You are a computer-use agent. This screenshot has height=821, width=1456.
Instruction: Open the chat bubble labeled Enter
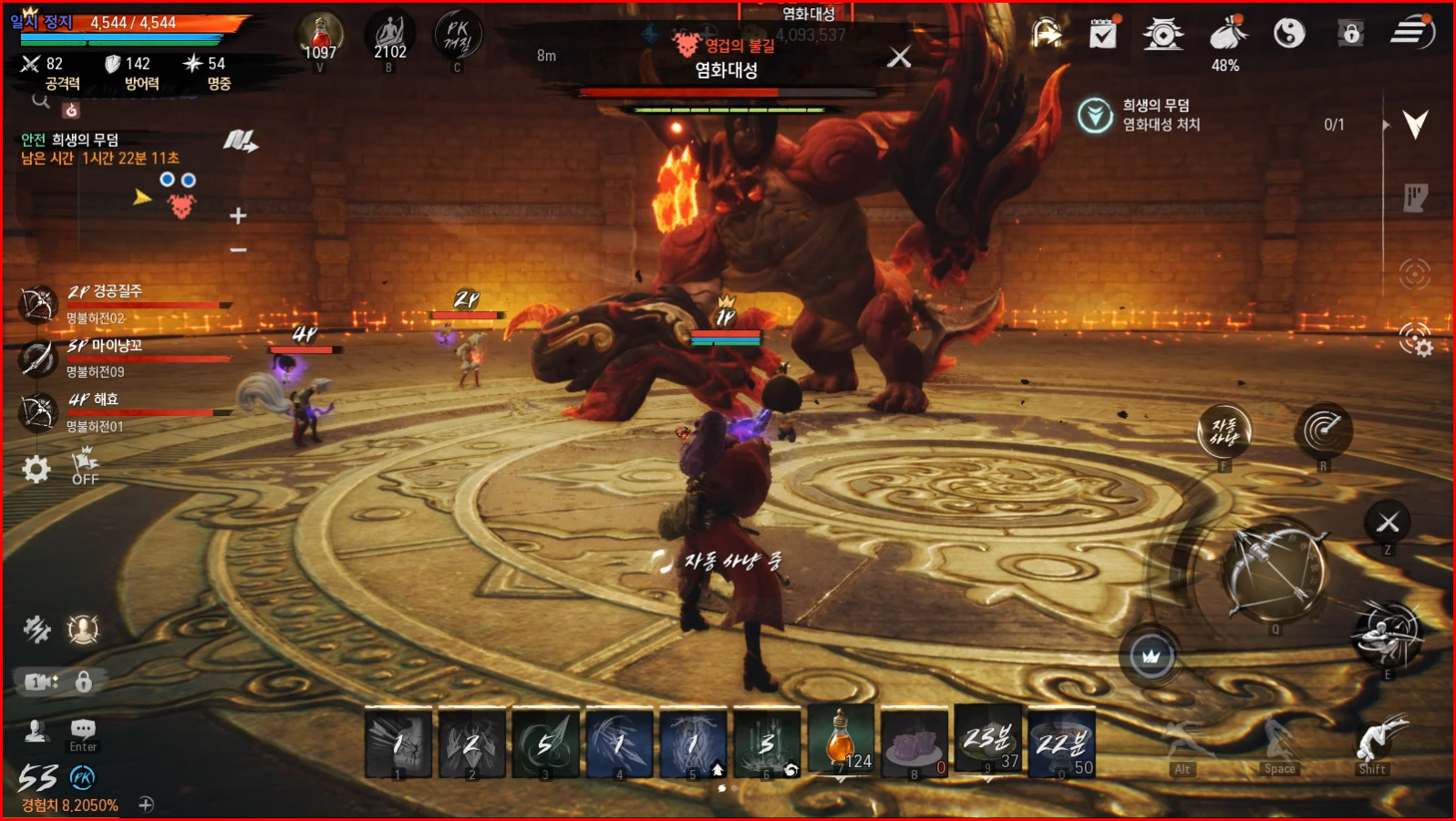pyautogui.click(x=83, y=730)
